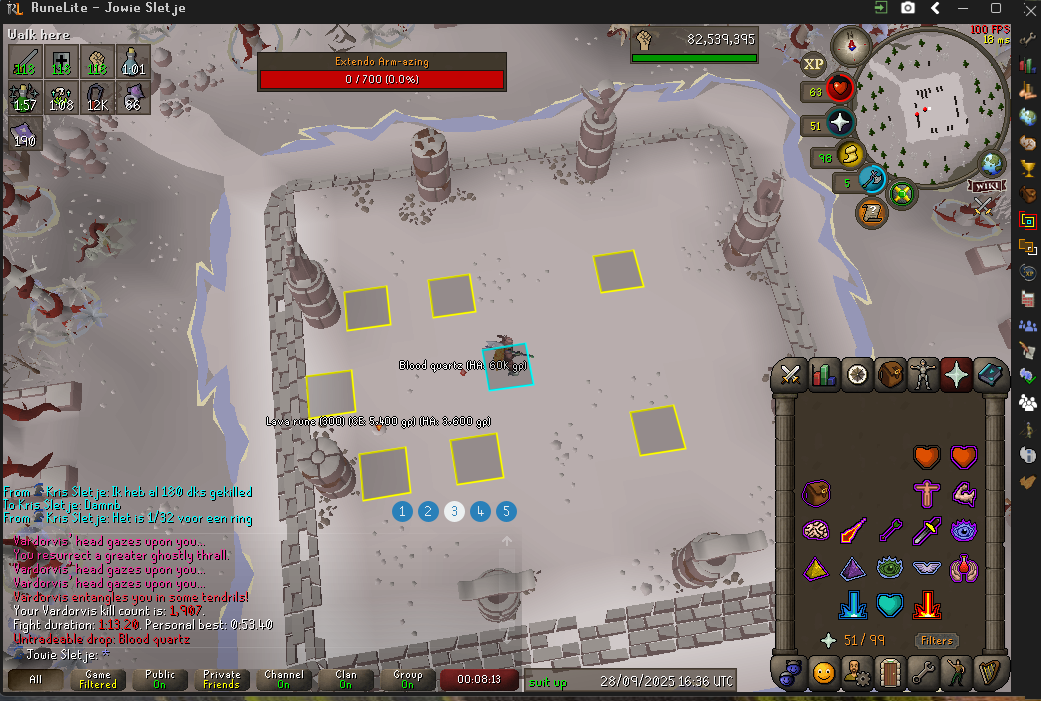Toggle the turquoise heart prayer icon
This screenshot has width=1041, height=701.
point(890,605)
